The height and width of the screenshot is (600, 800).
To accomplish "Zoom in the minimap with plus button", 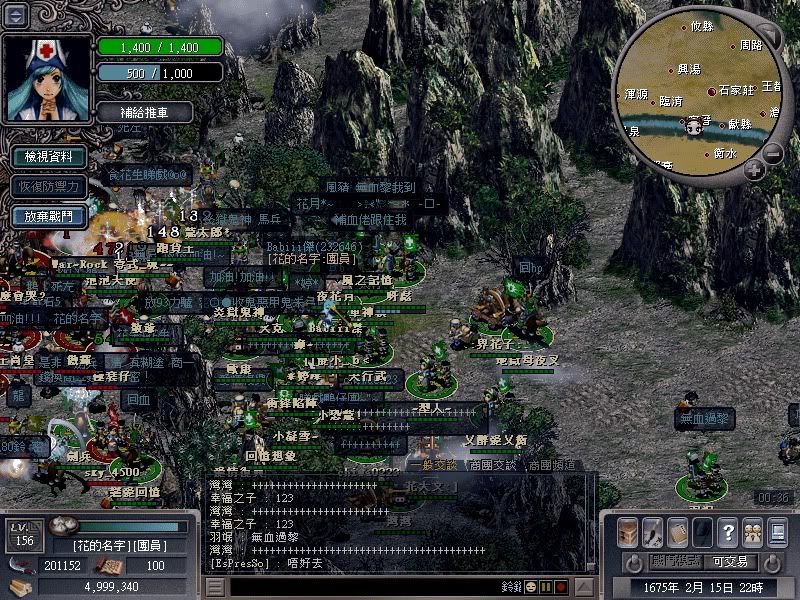I will 754,170.
